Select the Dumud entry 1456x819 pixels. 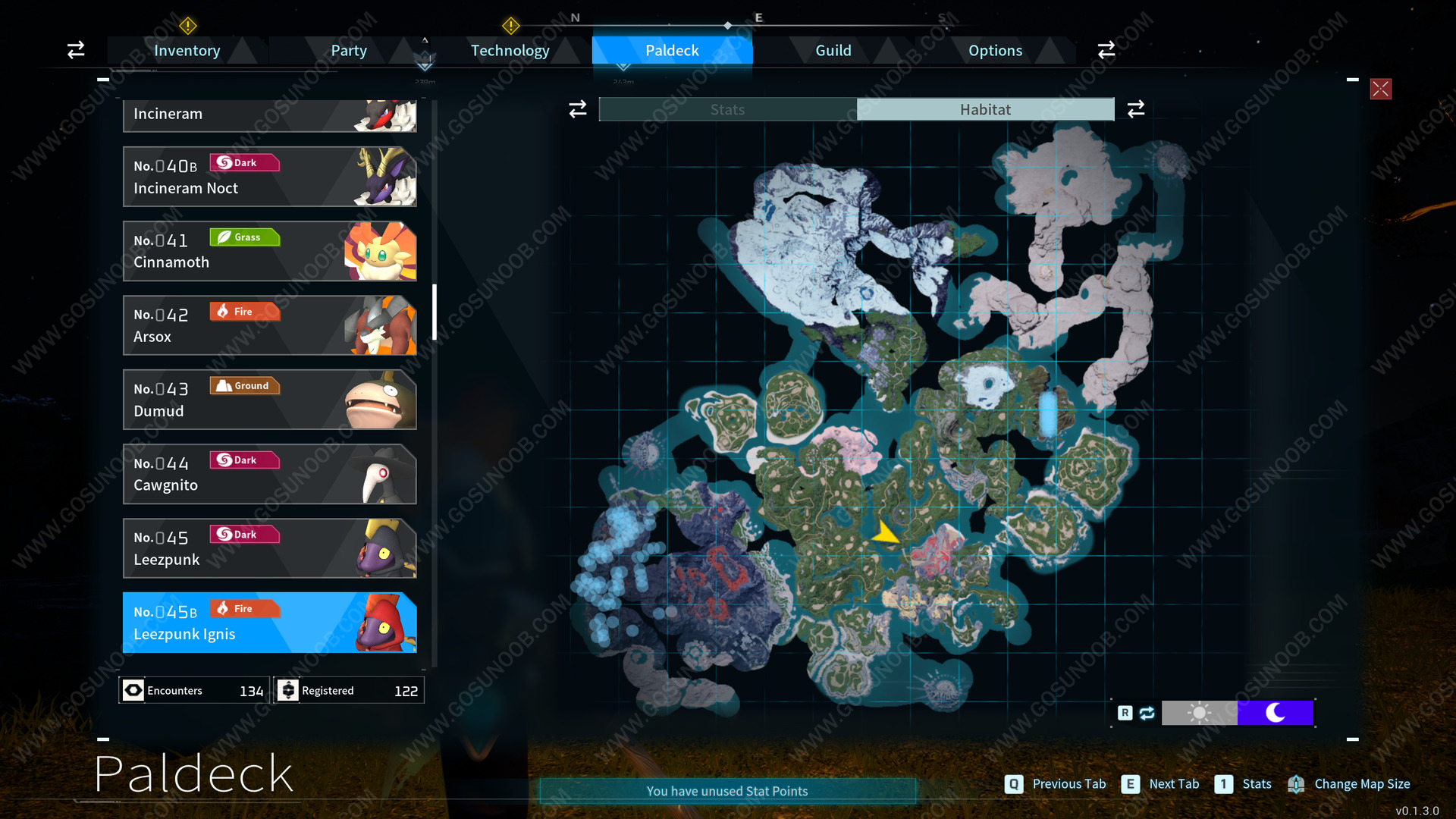pos(269,400)
